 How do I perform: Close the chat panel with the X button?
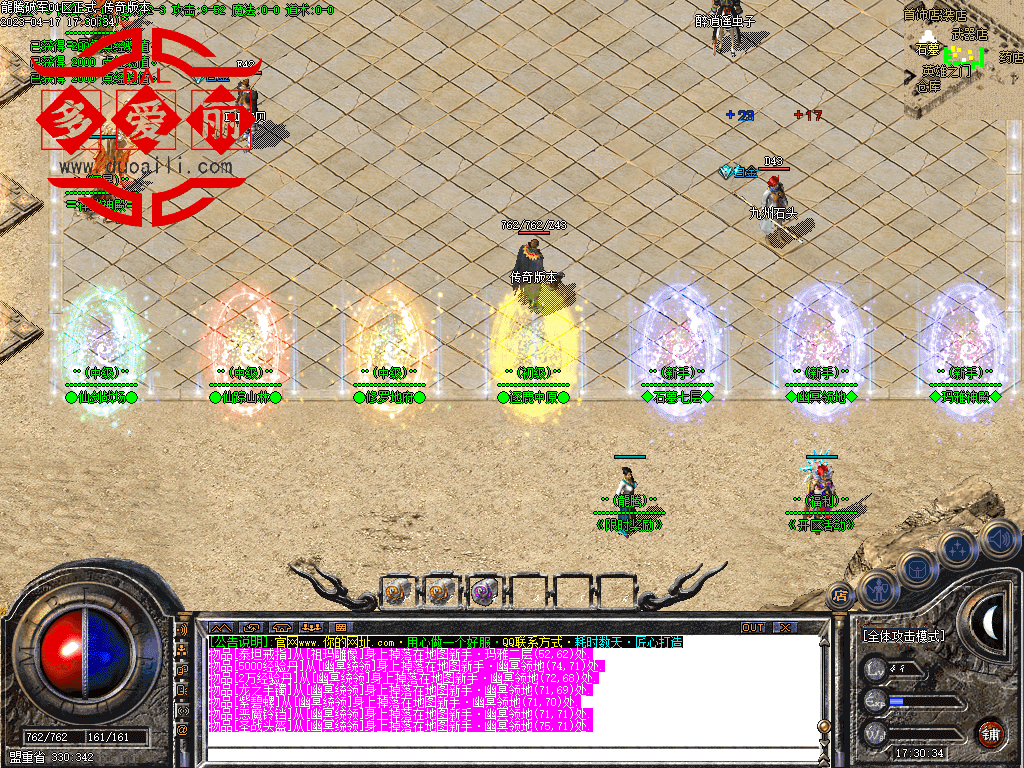(785, 628)
